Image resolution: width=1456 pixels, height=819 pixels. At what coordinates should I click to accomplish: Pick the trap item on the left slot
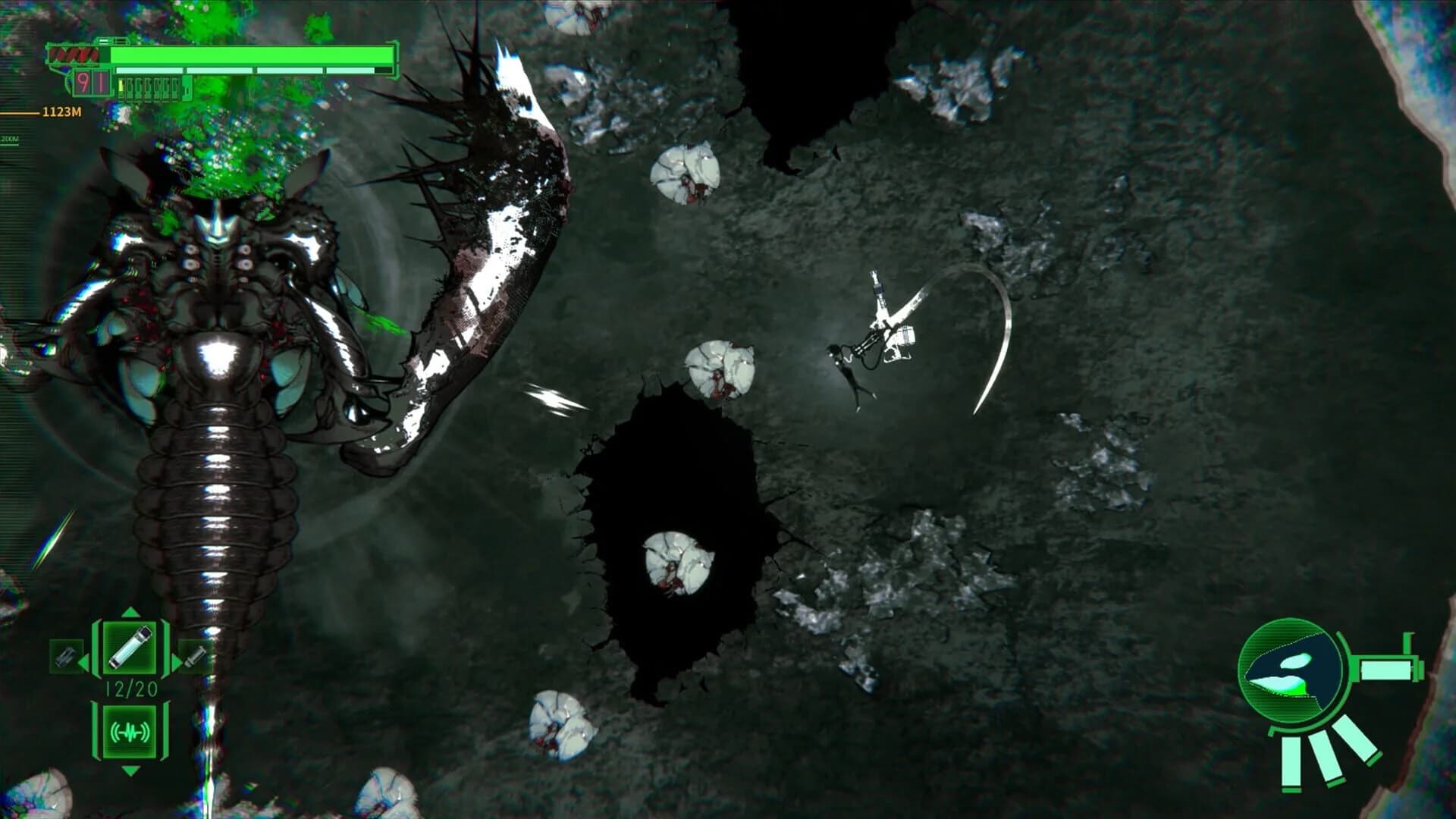tap(67, 657)
